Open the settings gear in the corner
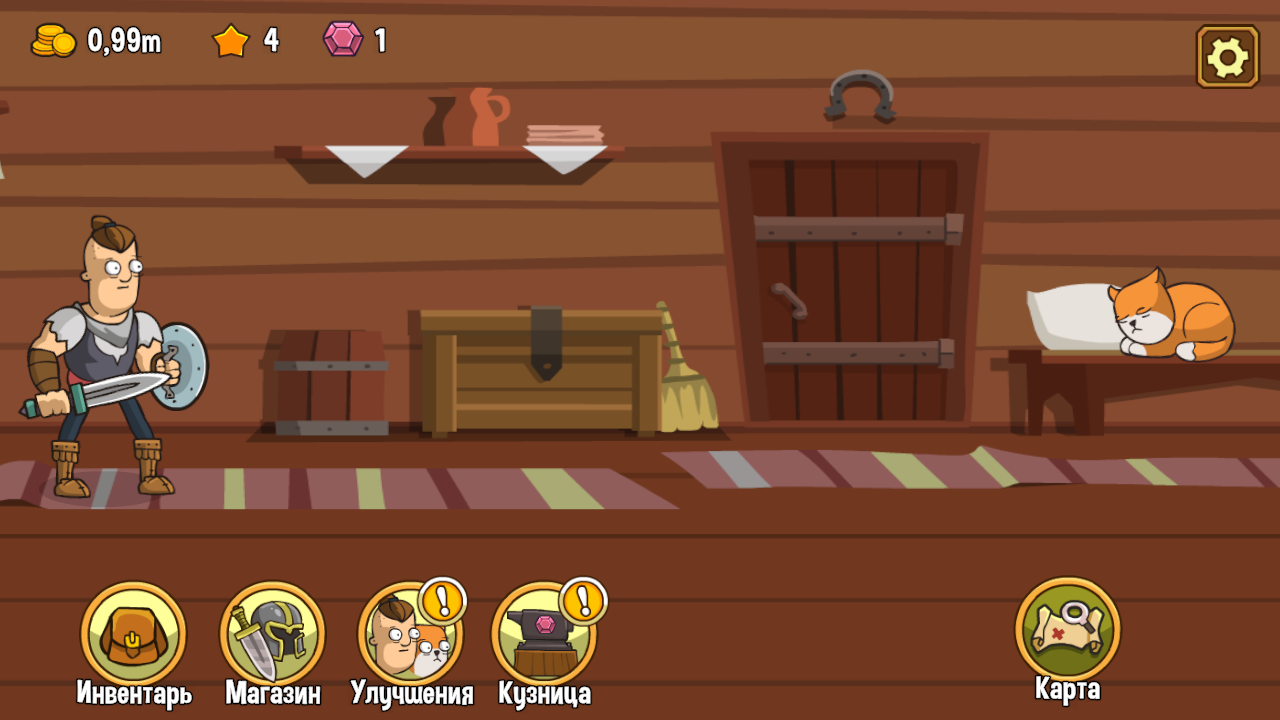Screen dimensions: 1280x720 pos(1227,55)
